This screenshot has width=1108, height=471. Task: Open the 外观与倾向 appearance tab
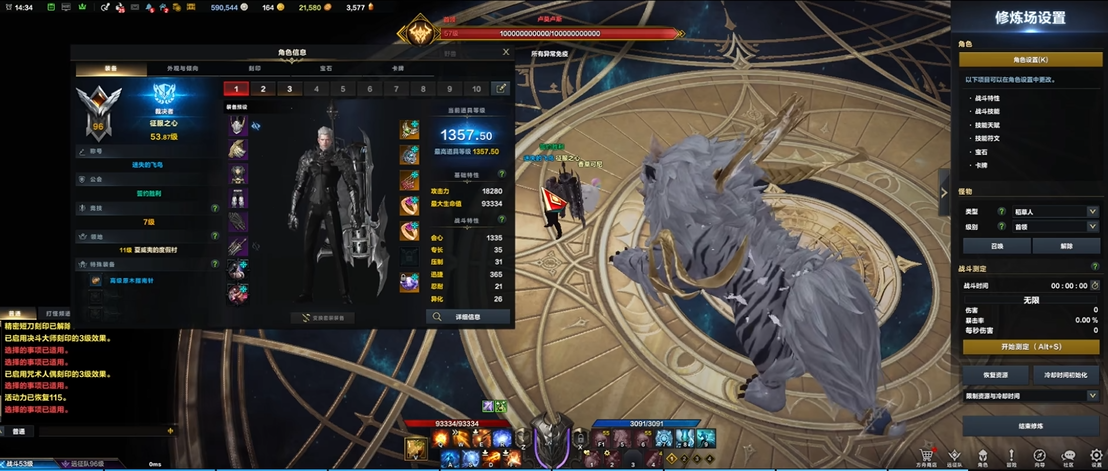tap(180, 69)
